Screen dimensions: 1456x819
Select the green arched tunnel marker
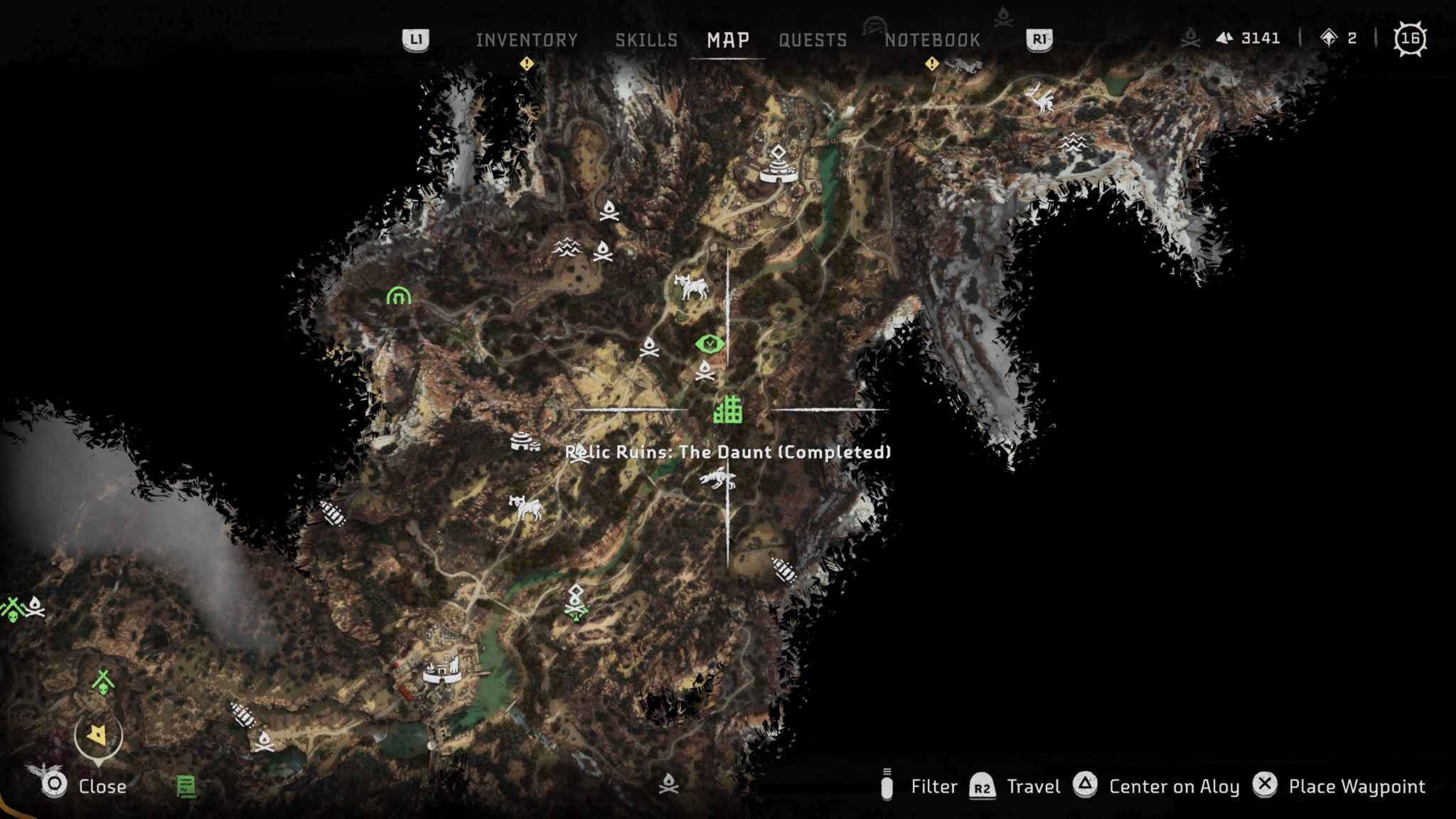click(399, 296)
